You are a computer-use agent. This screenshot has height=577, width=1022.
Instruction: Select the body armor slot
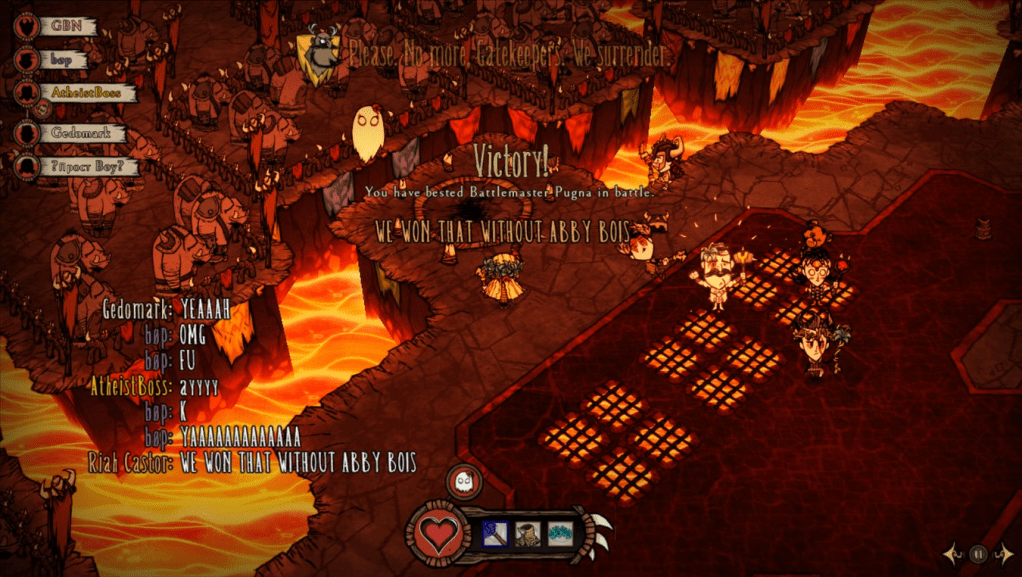tap(529, 533)
